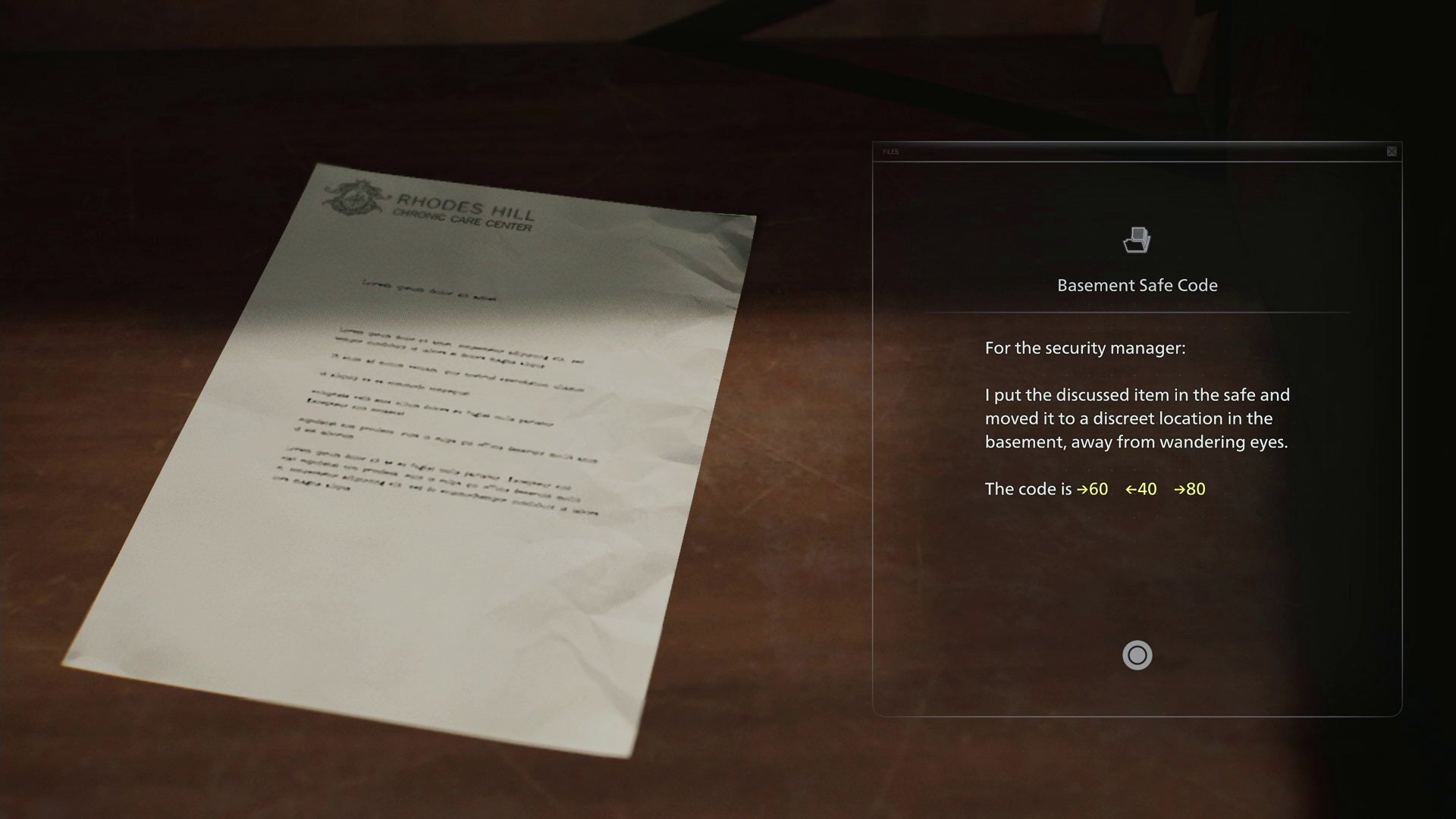Select the 'For the security manager' line
The image size is (1456, 819).
1087,347
